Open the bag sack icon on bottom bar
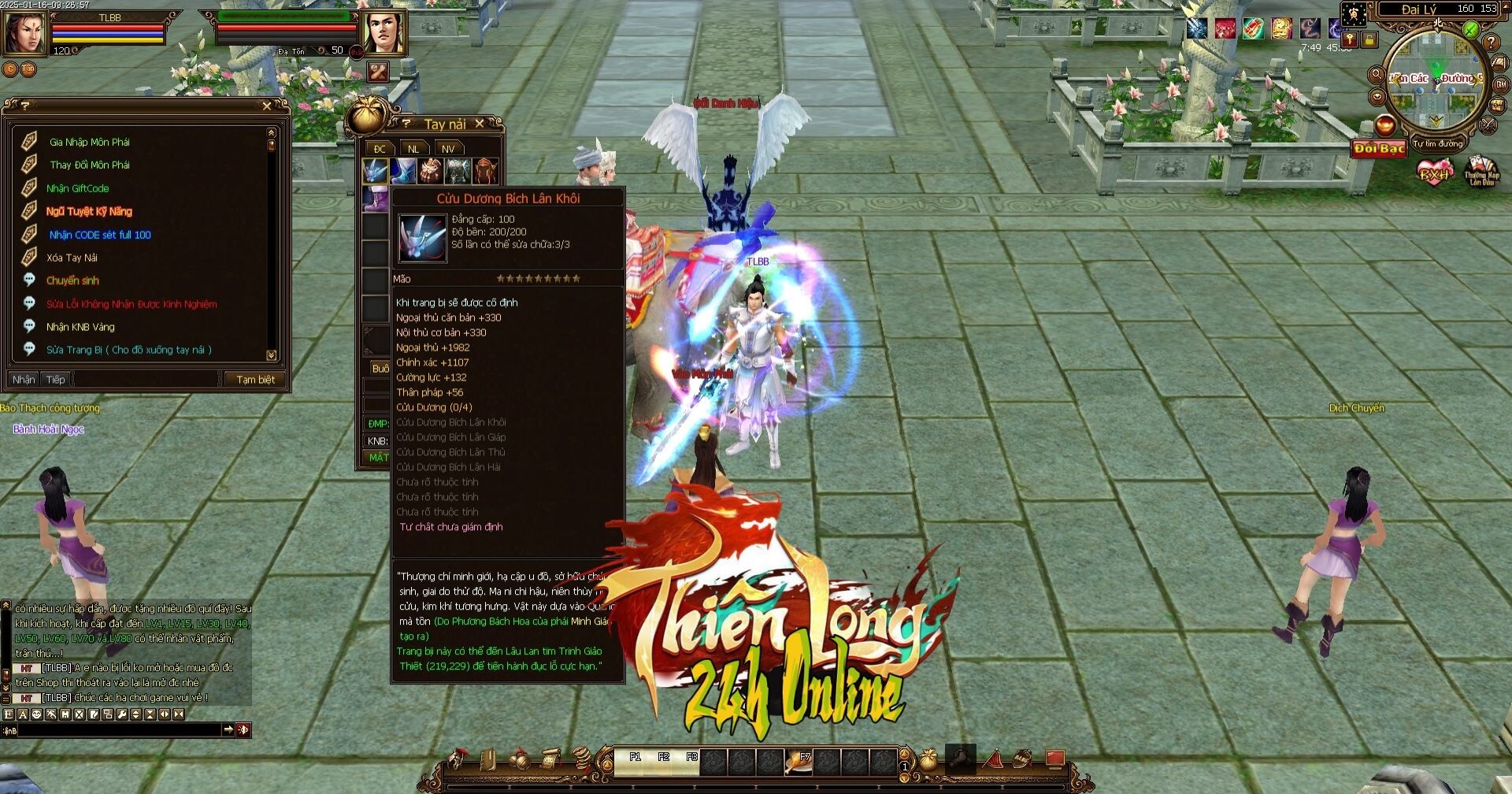 pos(929,761)
